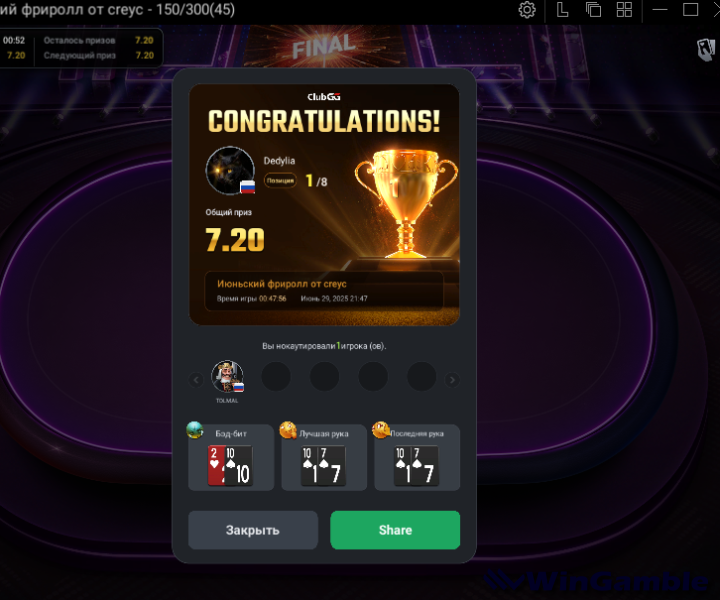Click the stacked windows icon
The image size is (720, 600).
click(x=594, y=10)
